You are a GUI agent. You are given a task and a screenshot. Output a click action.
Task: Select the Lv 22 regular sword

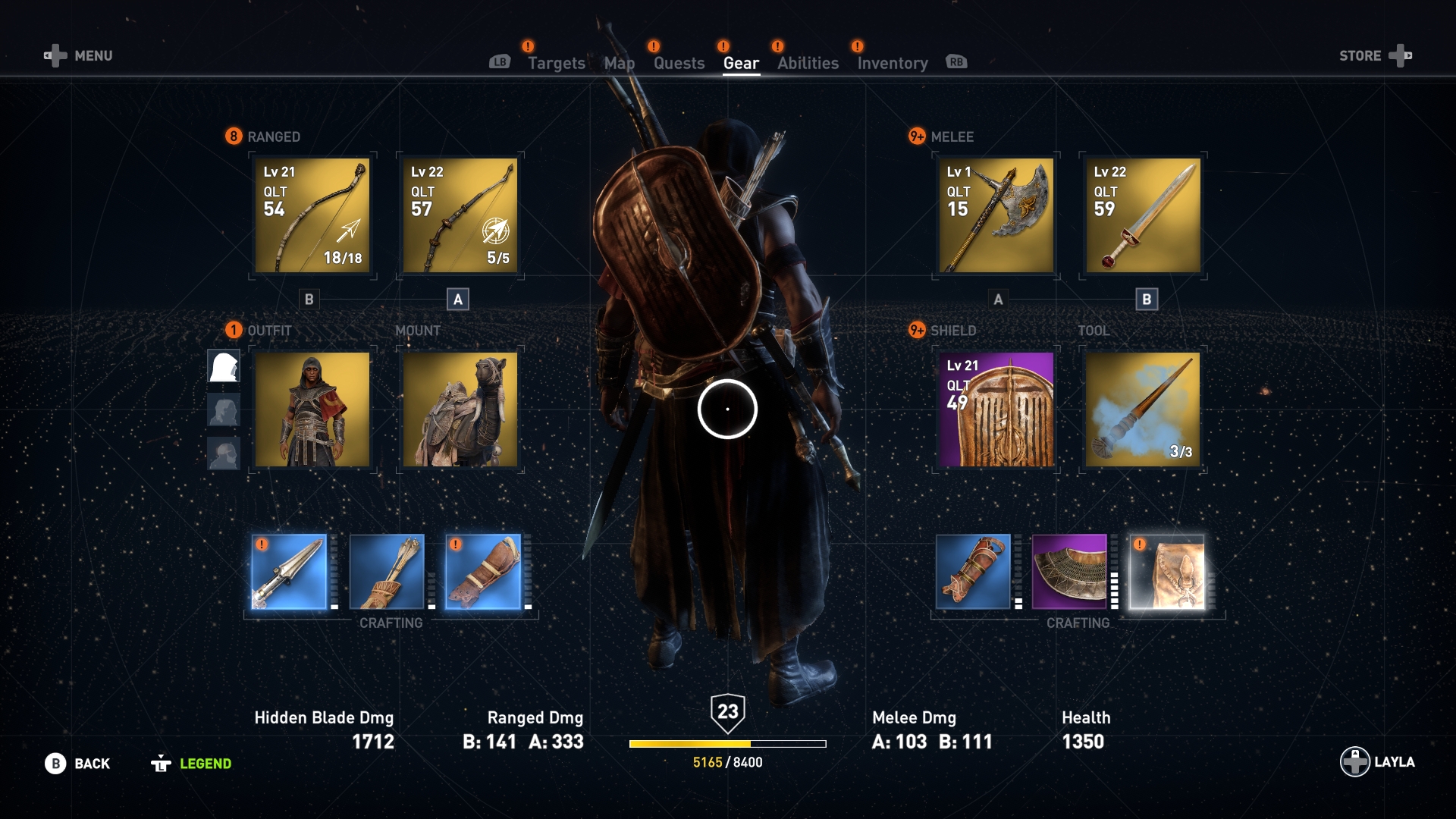click(x=1144, y=215)
